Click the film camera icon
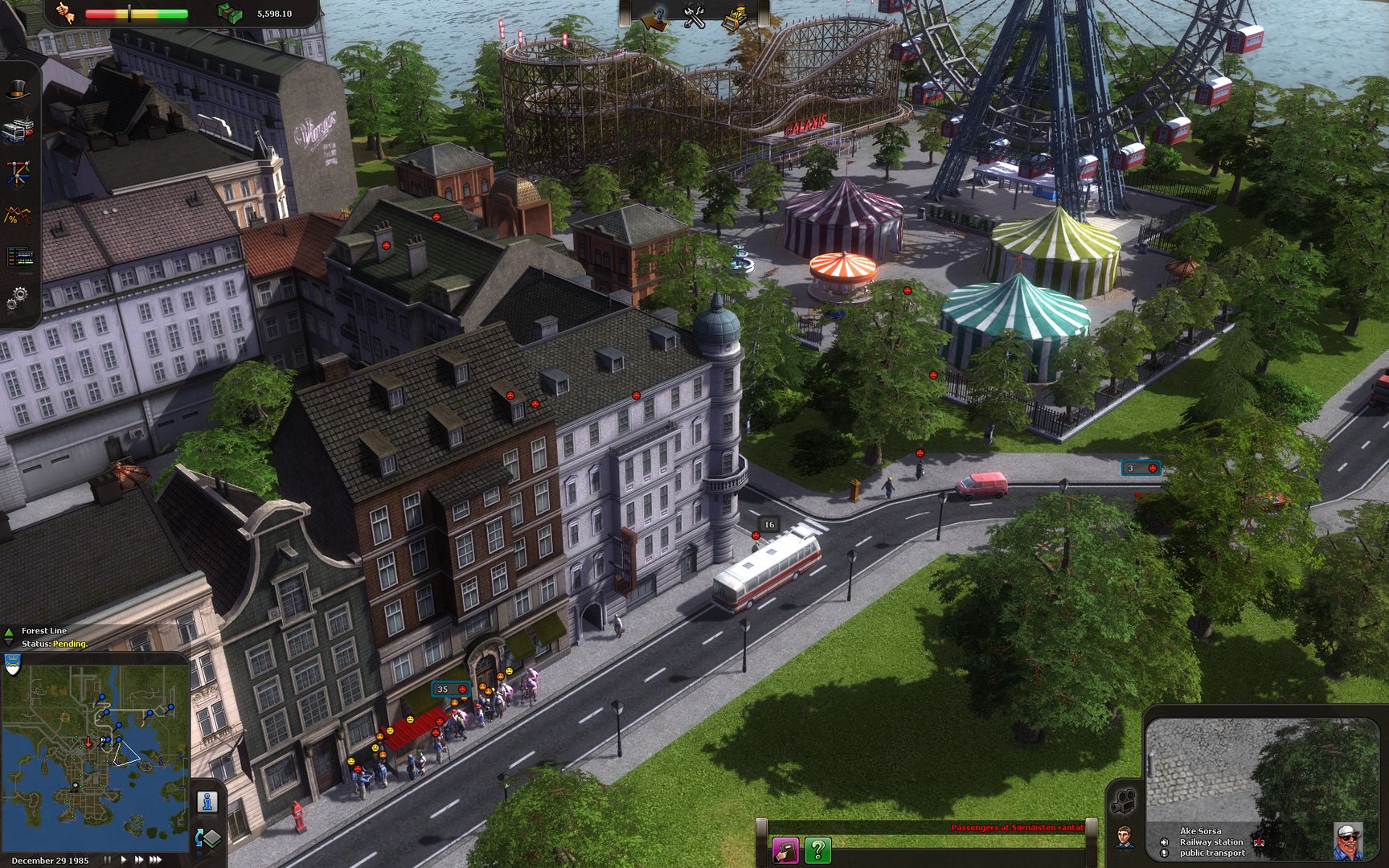 point(1123,801)
